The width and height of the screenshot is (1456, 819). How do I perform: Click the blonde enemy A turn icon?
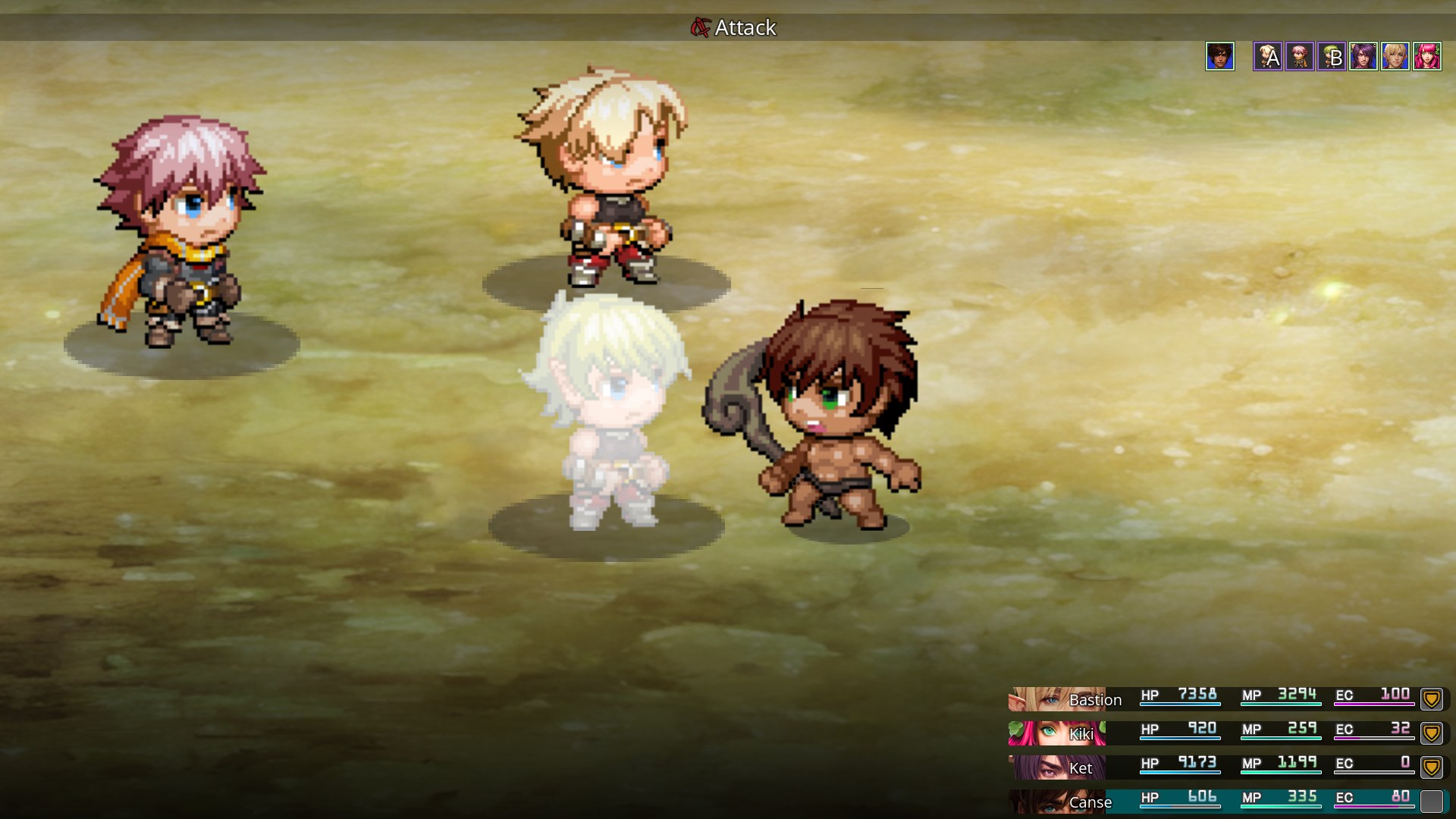(1267, 56)
